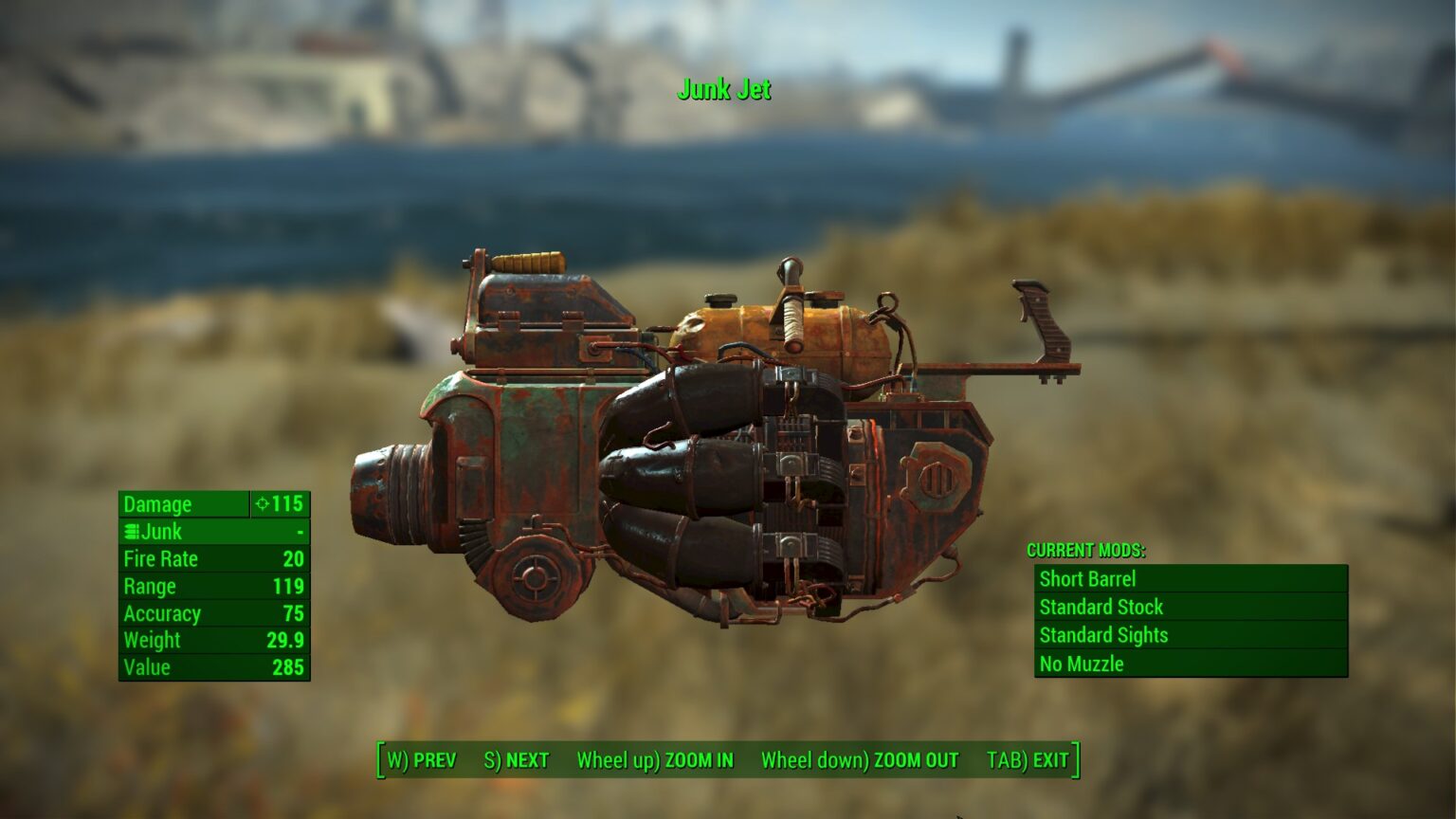Select the Short Barrel mod row
This screenshot has height=819, width=1456.
pyautogui.click(x=1190, y=579)
